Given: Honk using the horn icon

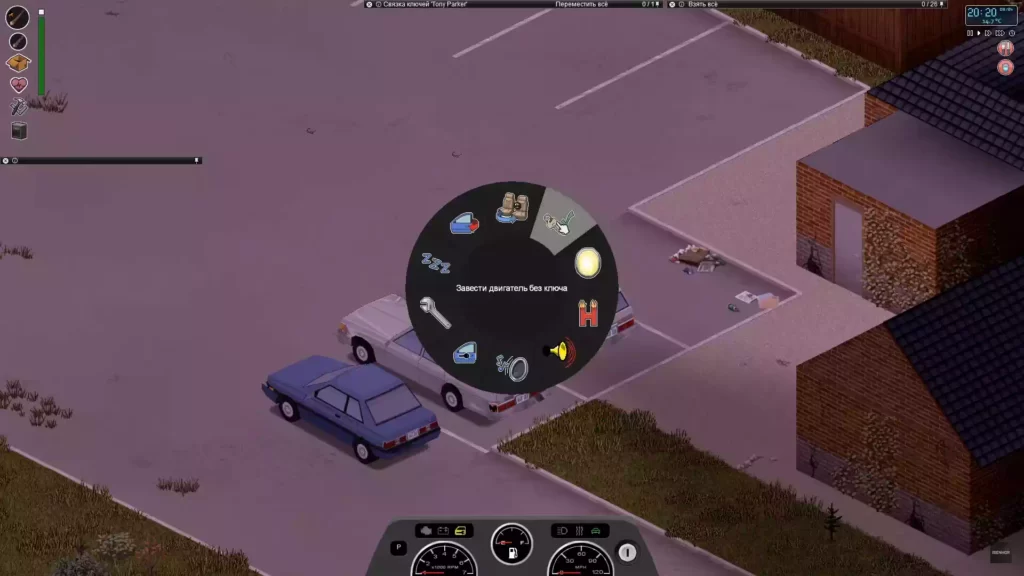Looking at the screenshot, I should click(559, 351).
